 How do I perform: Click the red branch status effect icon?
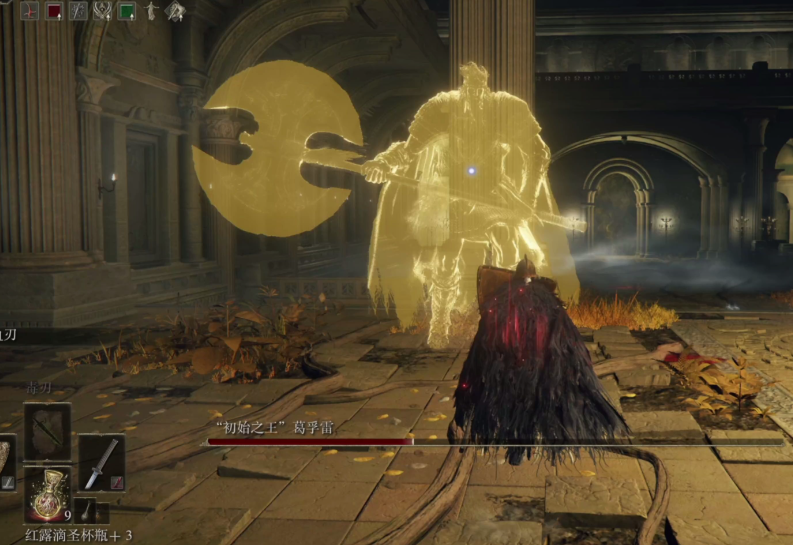tap(29, 11)
